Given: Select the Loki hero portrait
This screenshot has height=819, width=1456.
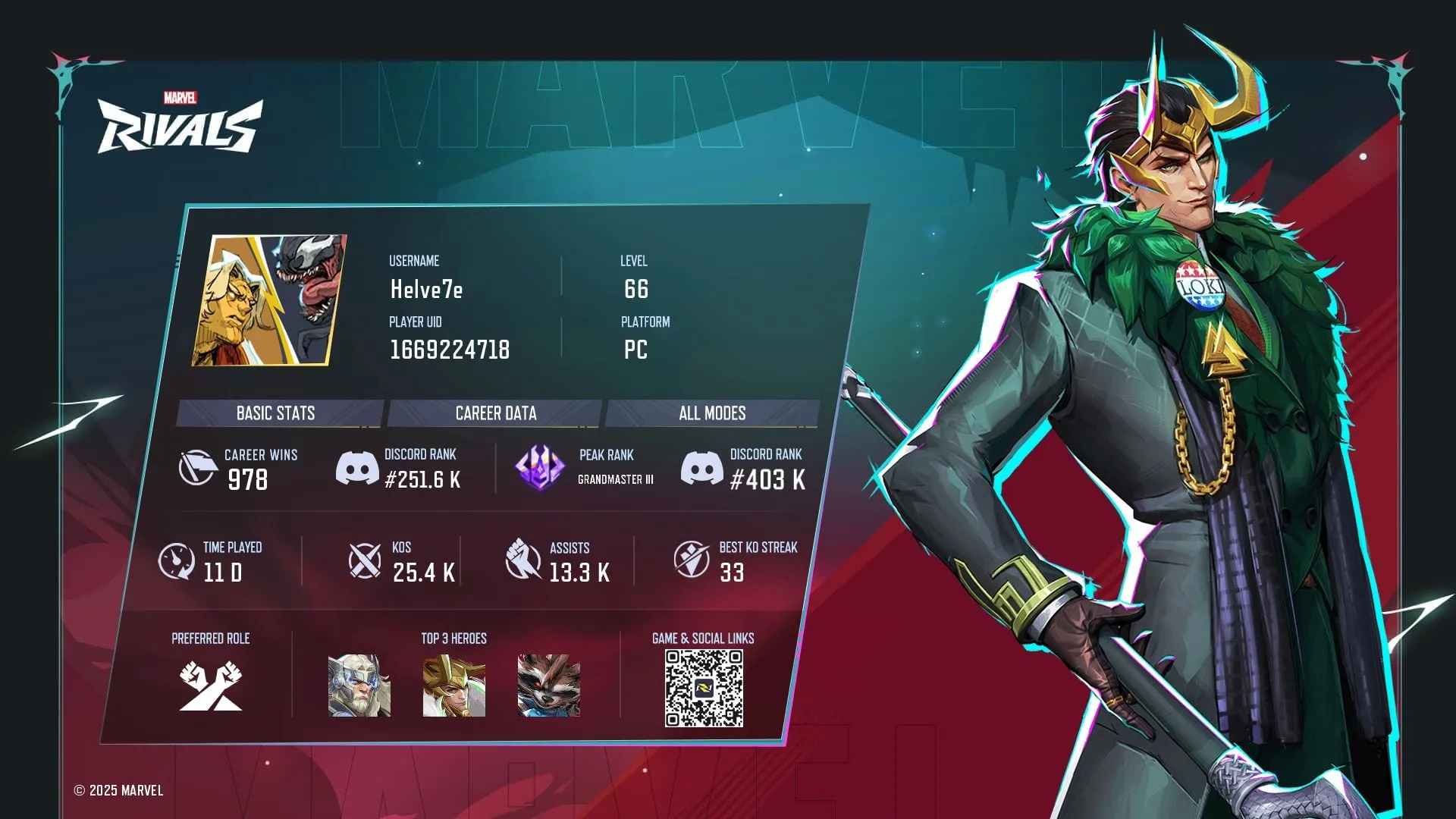Looking at the screenshot, I should [453, 686].
